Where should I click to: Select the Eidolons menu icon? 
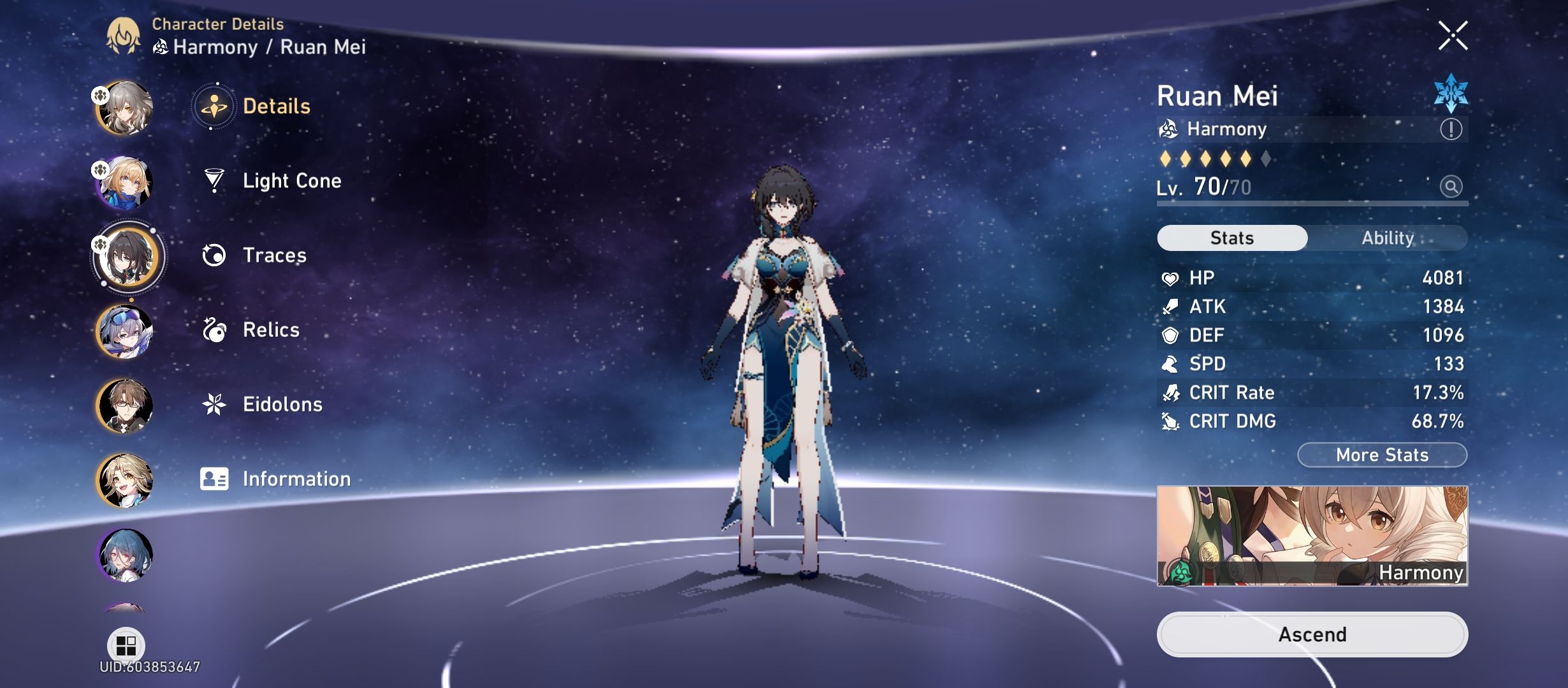[214, 404]
